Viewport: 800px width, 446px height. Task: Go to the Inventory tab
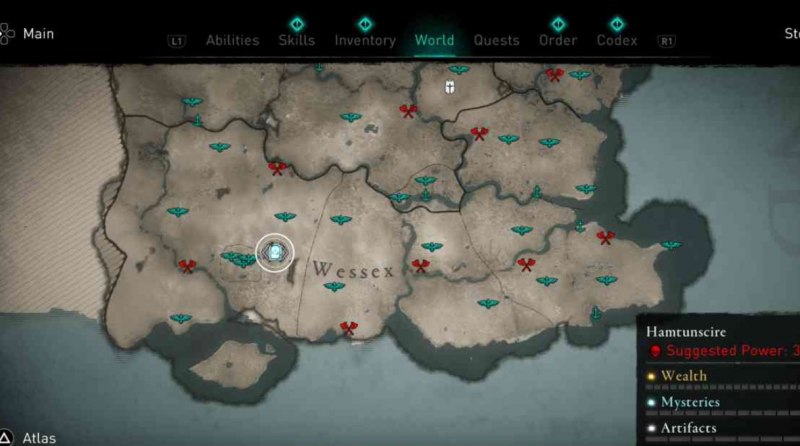[x=365, y=40]
